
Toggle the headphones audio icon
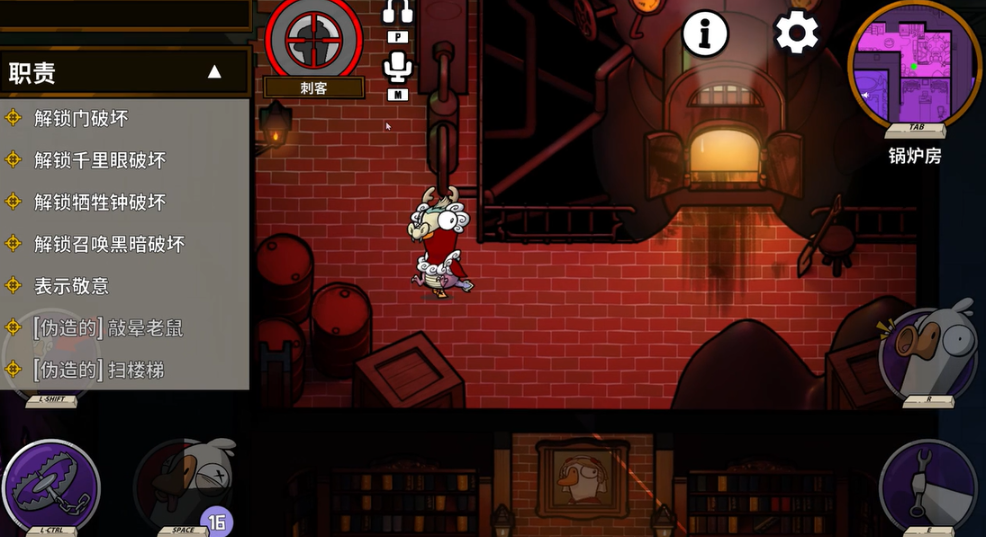tap(398, 12)
